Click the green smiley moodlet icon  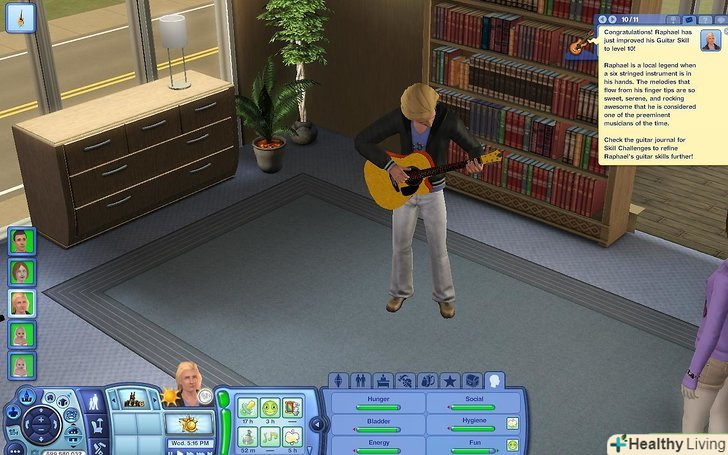point(270,407)
